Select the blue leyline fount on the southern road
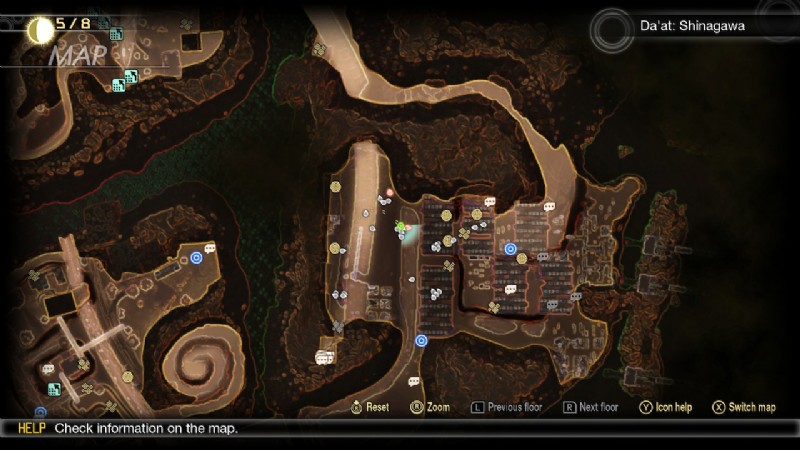The width and height of the screenshot is (800, 450). point(421,340)
